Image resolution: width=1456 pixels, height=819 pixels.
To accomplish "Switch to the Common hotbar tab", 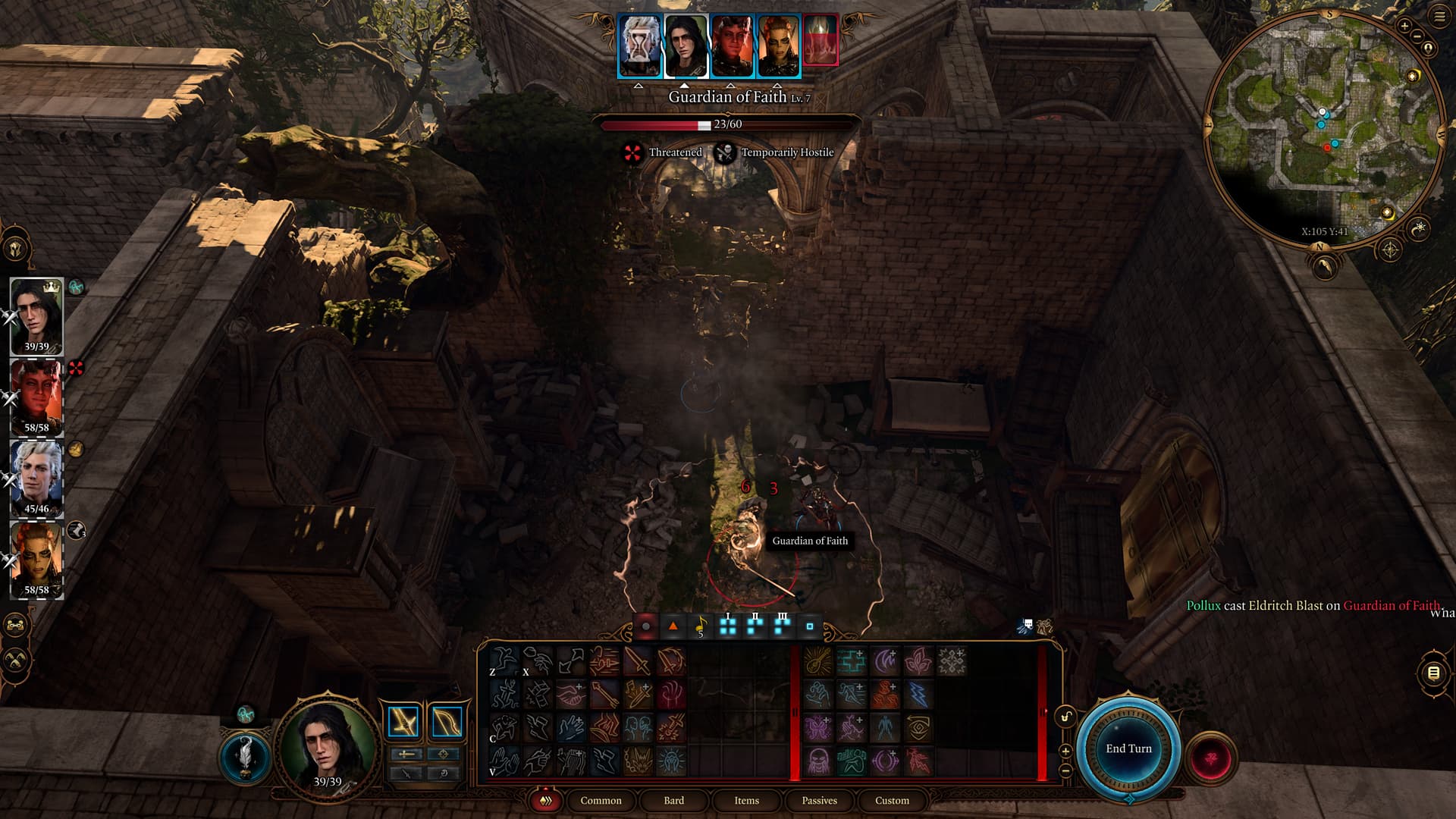I will [x=601, y=800].
